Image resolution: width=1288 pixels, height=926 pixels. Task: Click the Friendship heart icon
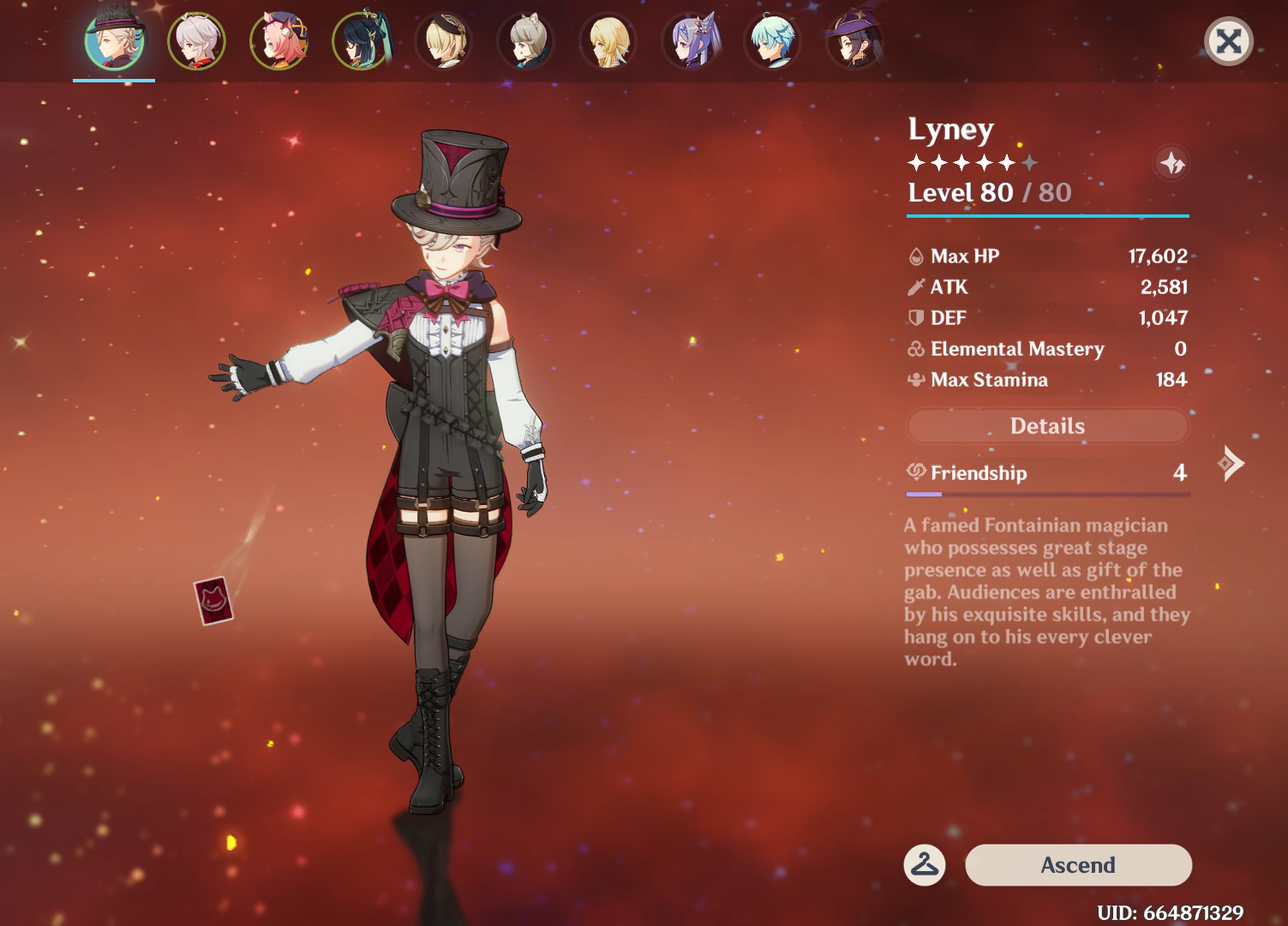917,472
